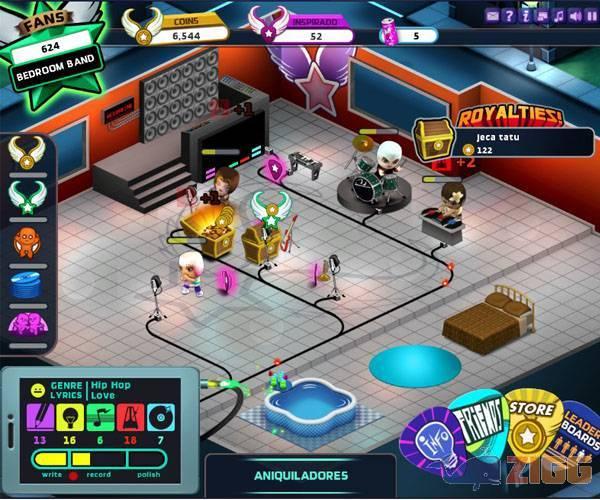Collect the Royalties treasure chest popup

433,138
